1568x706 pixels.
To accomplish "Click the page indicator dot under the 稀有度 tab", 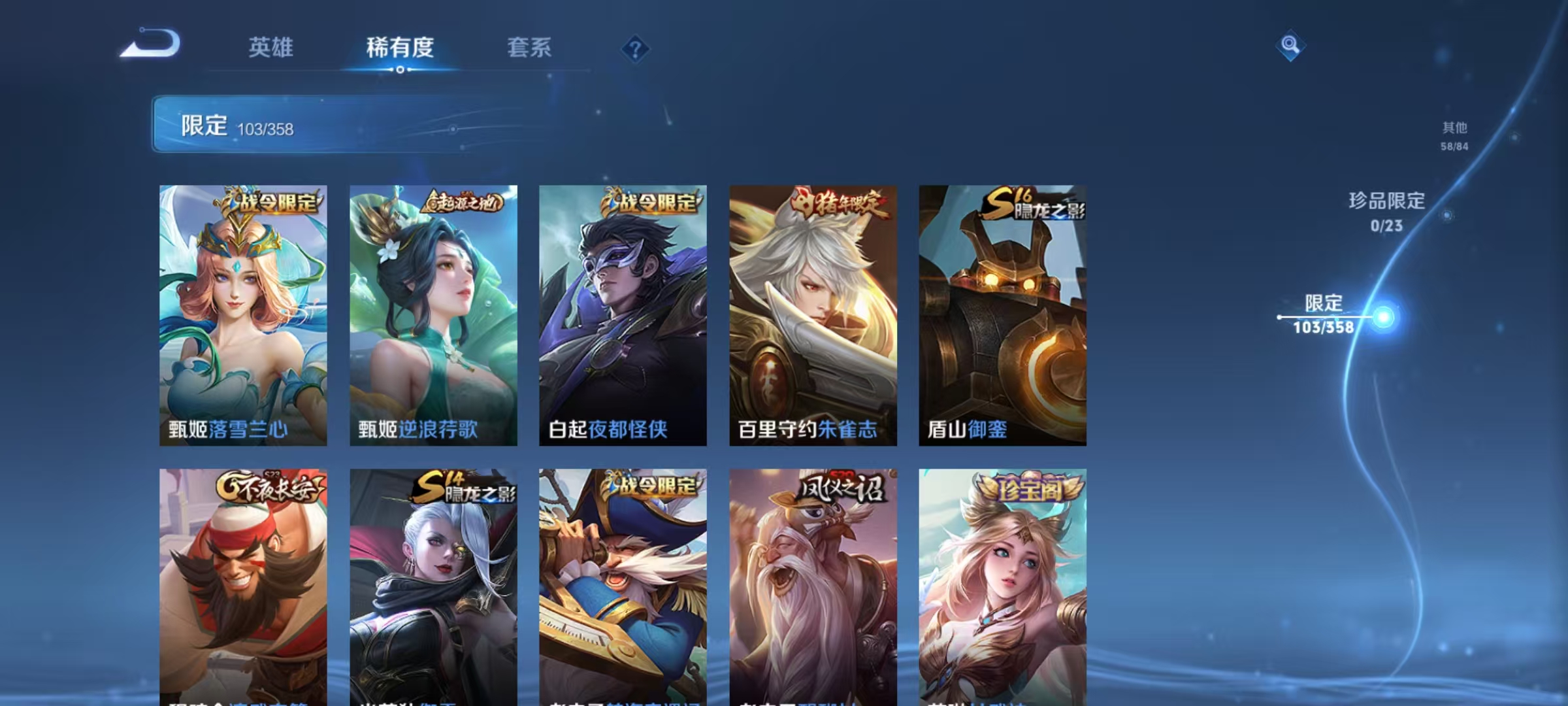I will [x=400, y=71].
